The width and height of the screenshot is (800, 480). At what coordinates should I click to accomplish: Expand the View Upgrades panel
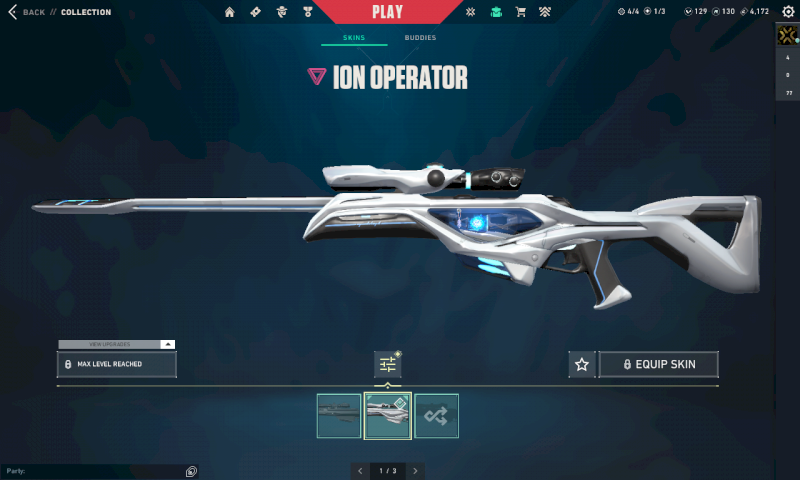(117, 344)
